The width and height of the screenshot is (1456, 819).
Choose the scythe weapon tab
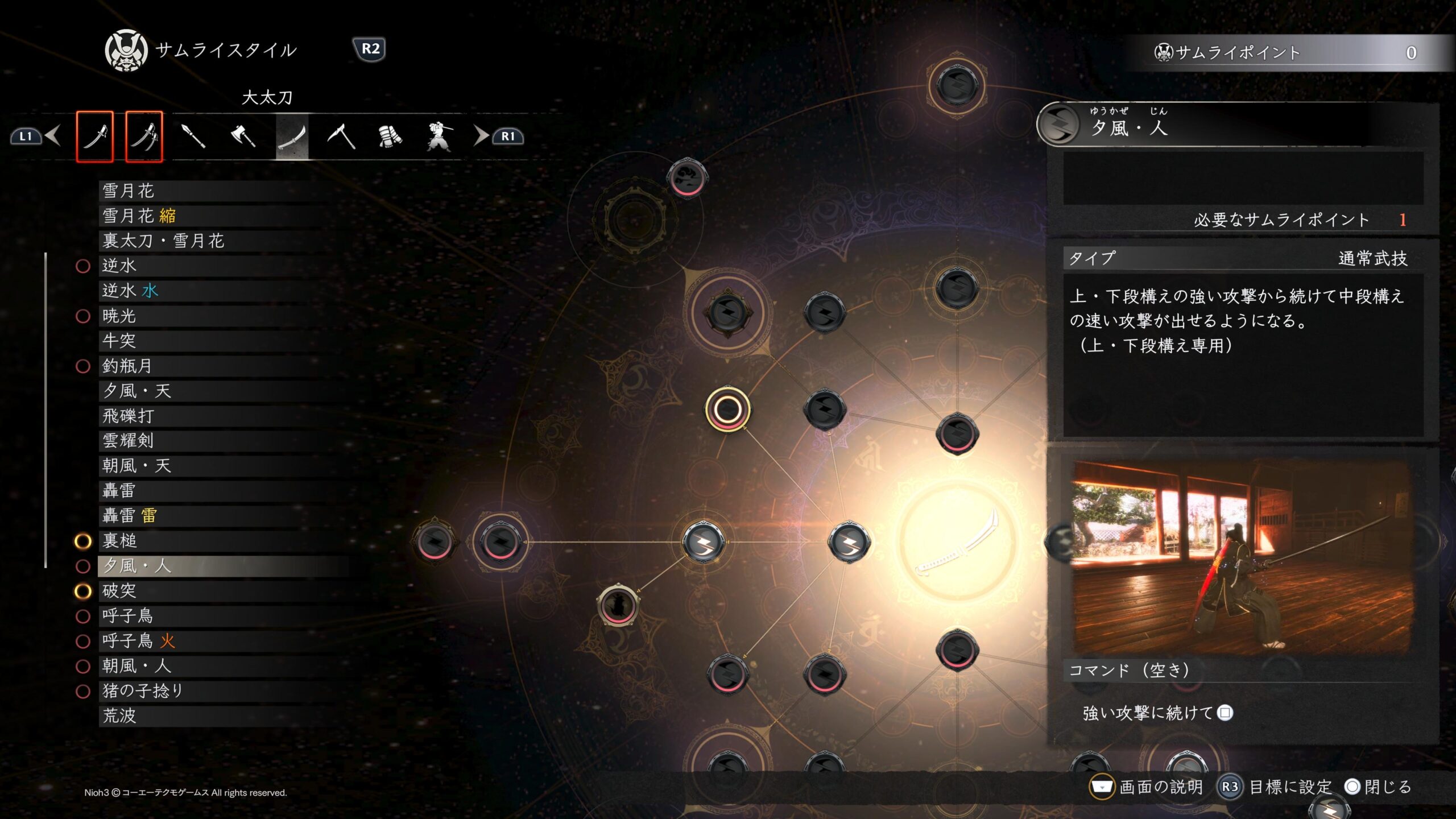click(341, 136)
